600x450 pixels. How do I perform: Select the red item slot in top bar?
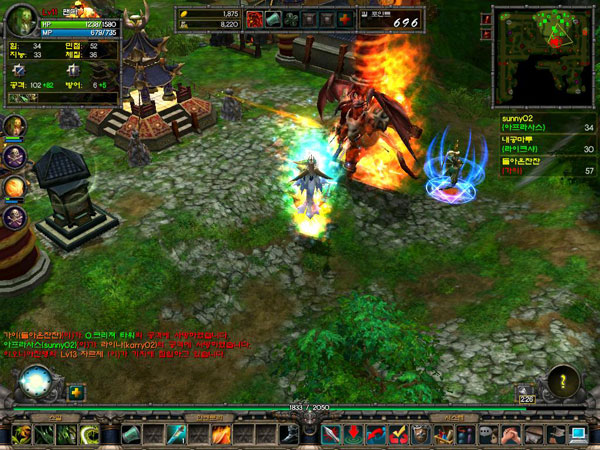point(254,18)
